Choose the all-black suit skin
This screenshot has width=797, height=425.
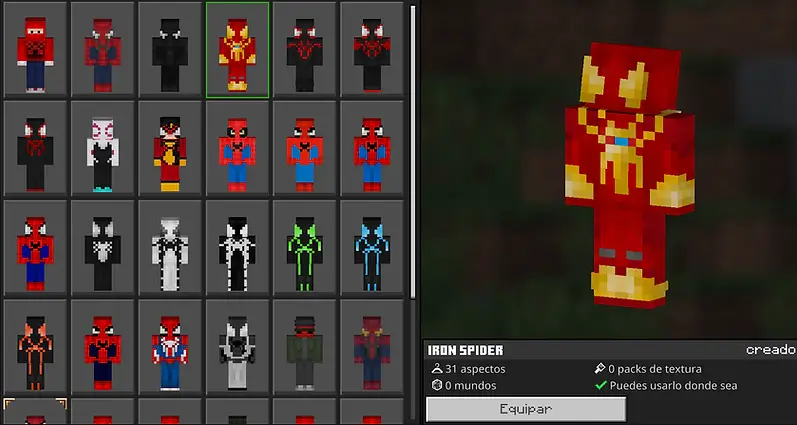[169, 49]
